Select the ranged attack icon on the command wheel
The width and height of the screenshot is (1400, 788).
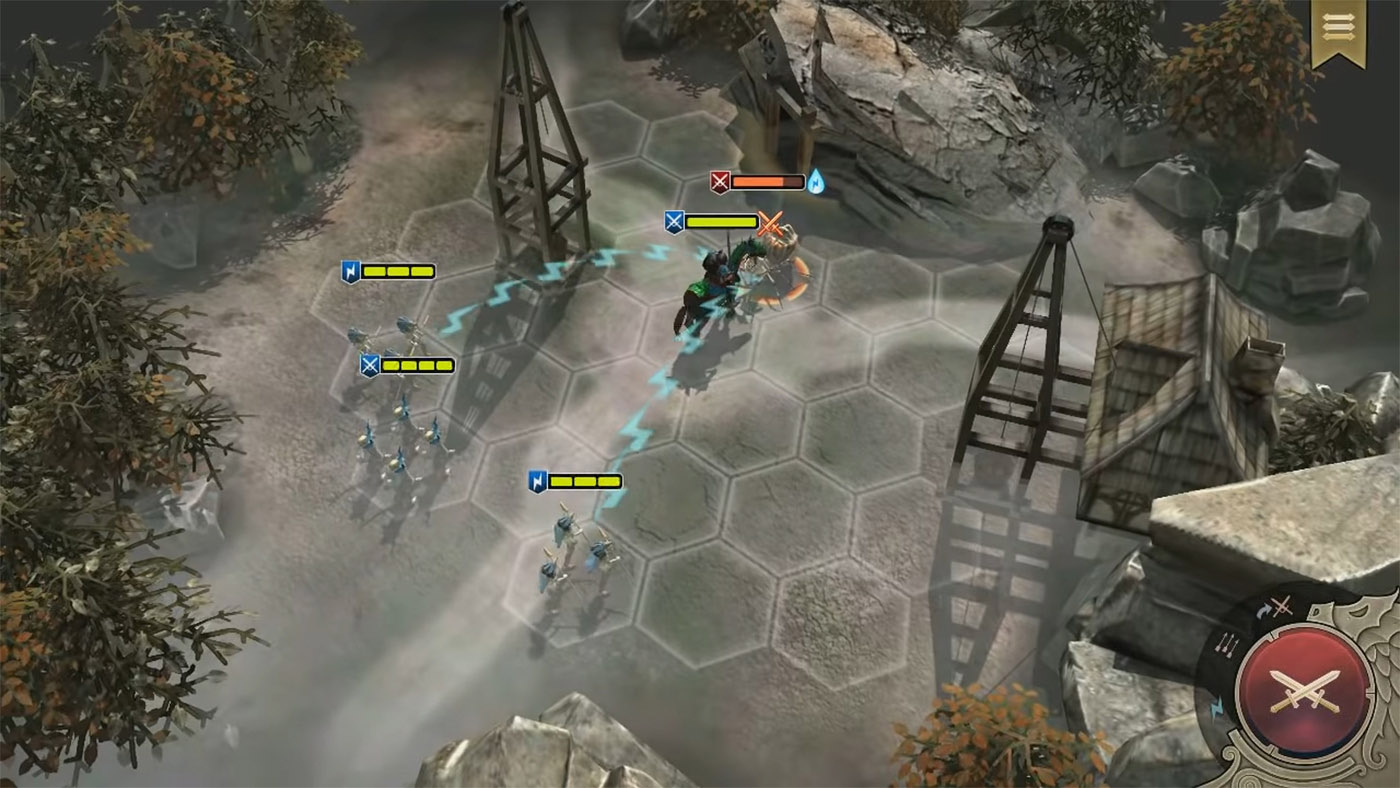pos(1274,605)
